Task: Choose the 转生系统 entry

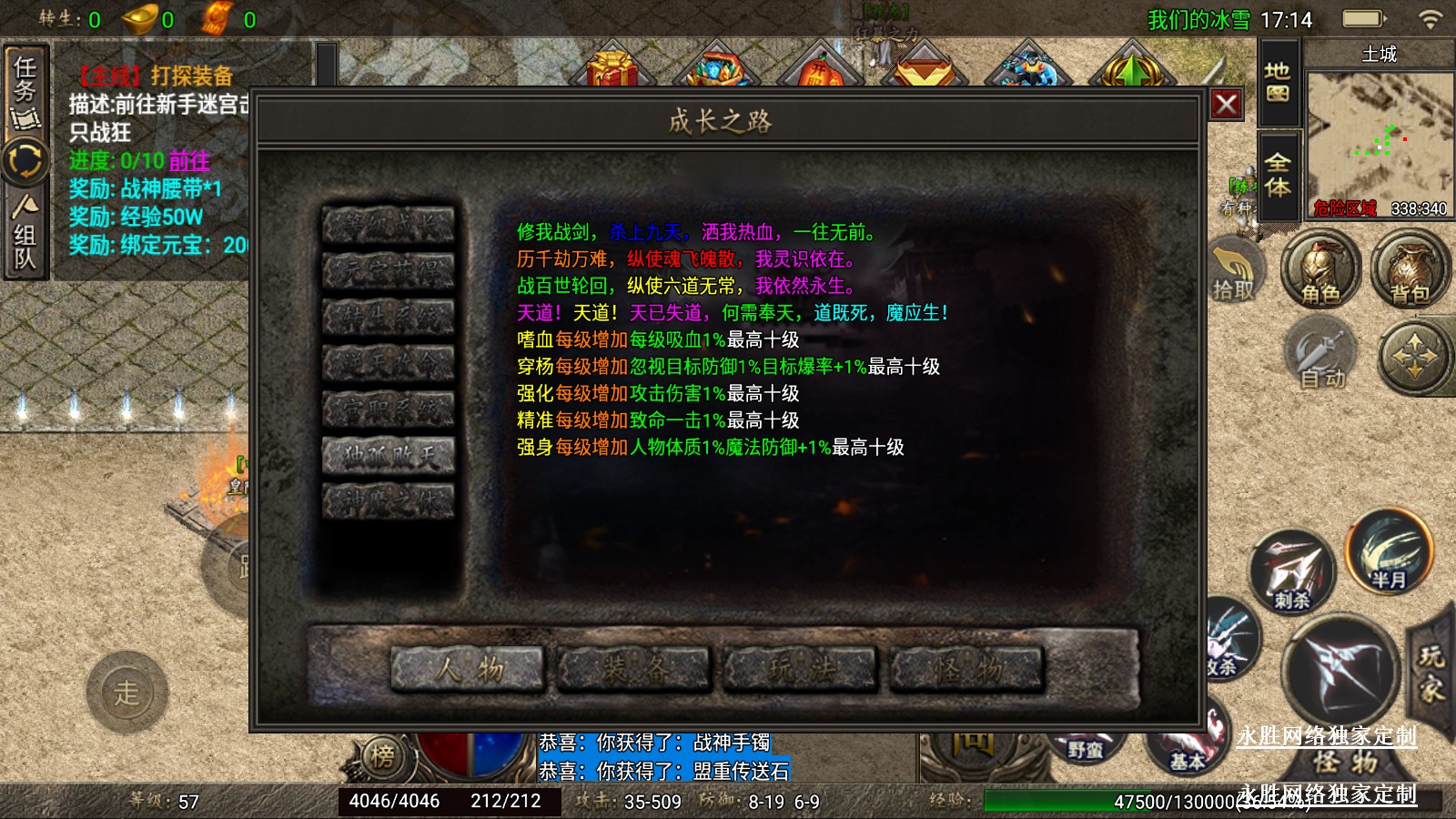Action: (389, 318)
